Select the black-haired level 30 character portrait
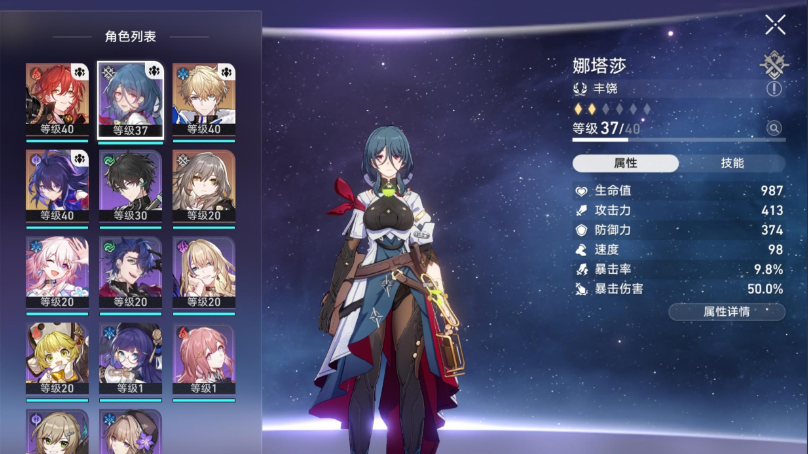Image resolution: width=808 pixels, height=454 pixels. pyautogui.click(x=130, y=184)
